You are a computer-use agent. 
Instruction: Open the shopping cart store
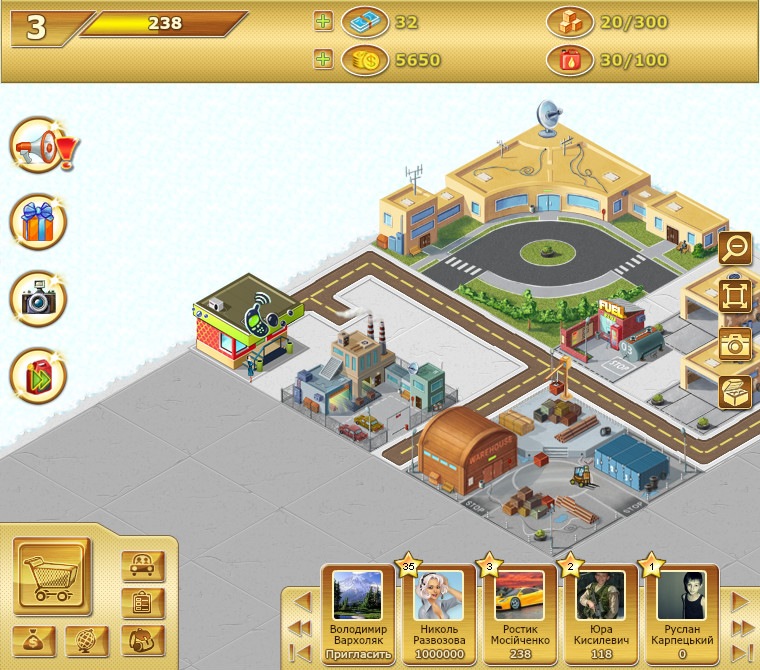pyautogui.click(x=52, y=578)
